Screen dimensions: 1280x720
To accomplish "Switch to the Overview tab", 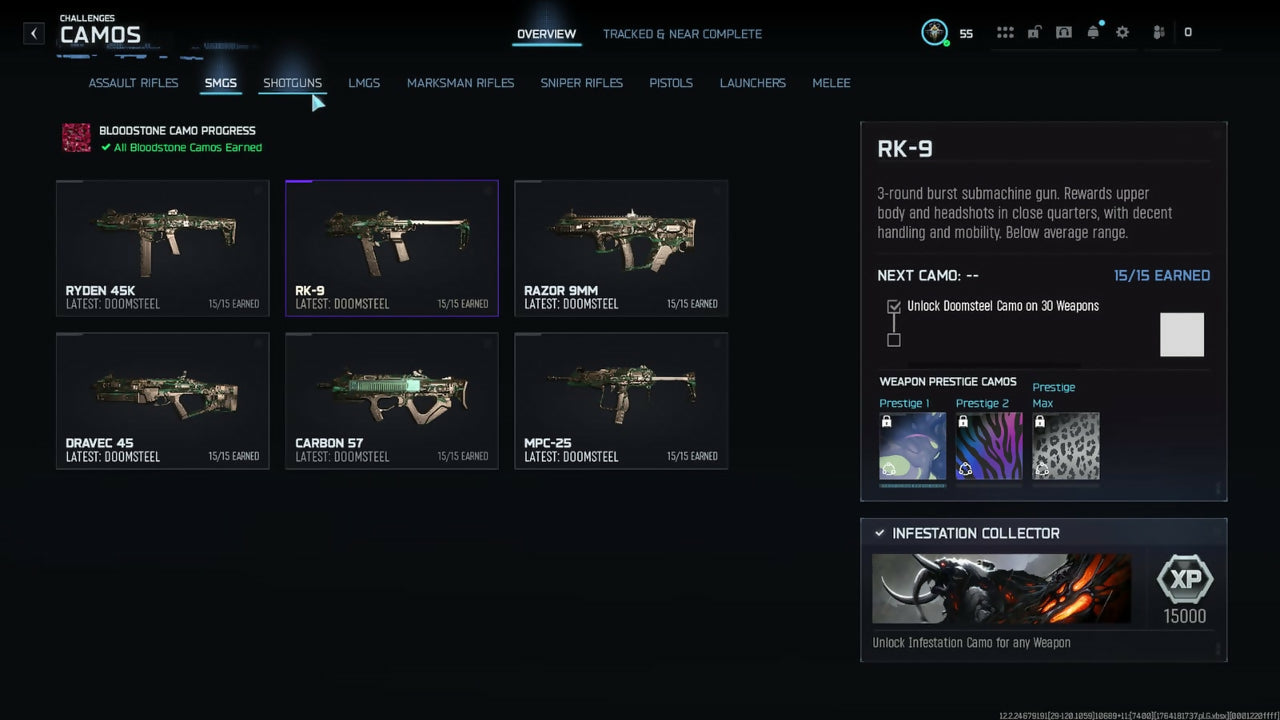I will [x=546, y=34].
